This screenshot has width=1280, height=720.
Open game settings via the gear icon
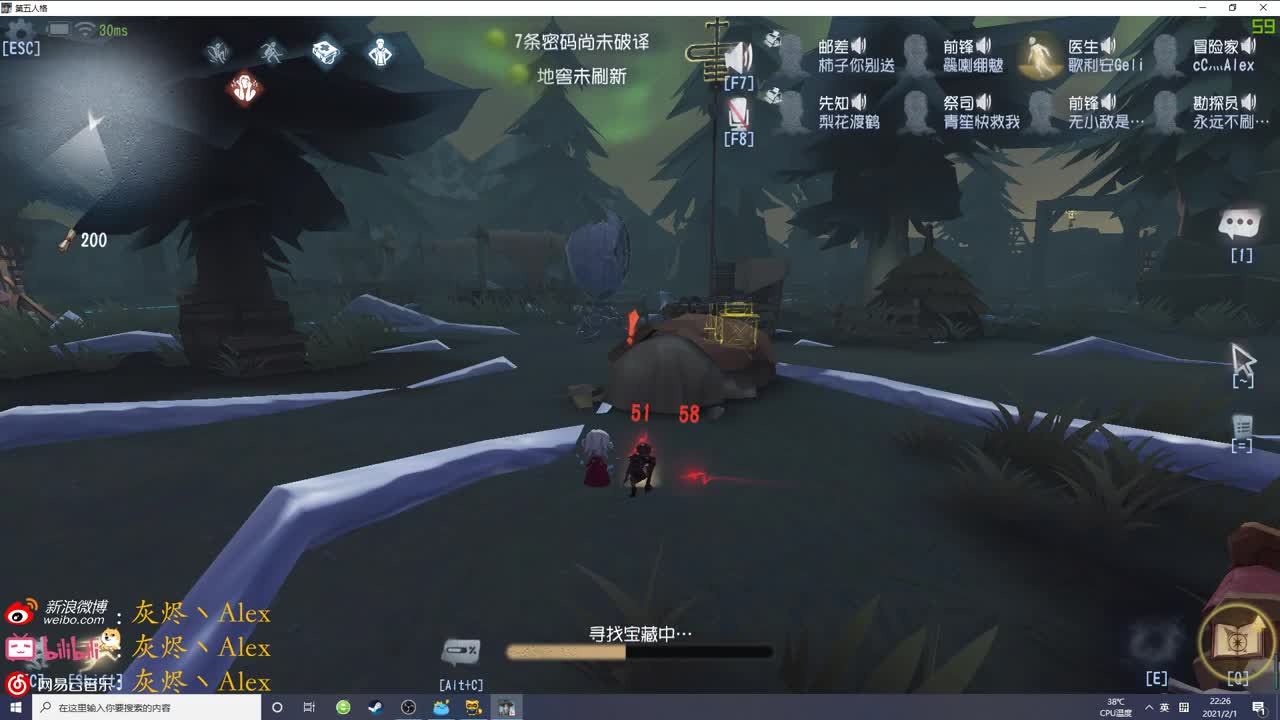point(20,32)
